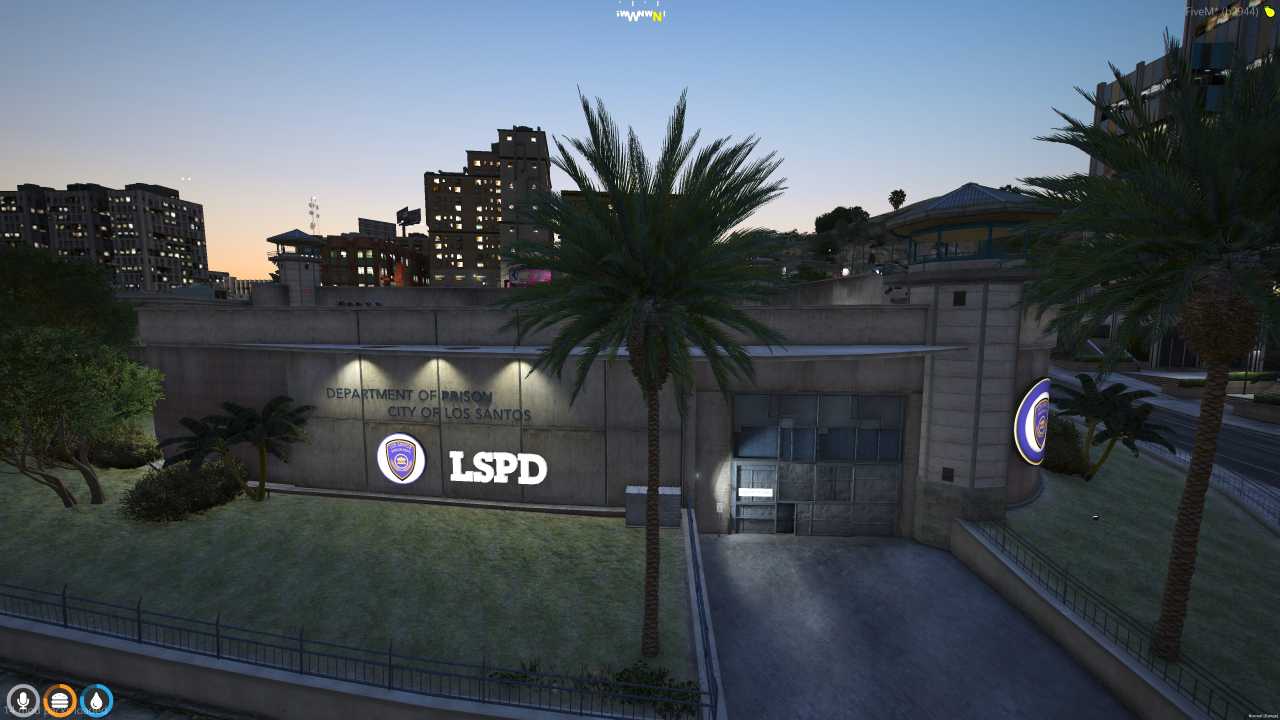Viewport: 1280px width, 720px height.
Task: Toggle voice chat via the mic indicator
Action: pyautogui.click(x=22, y=700)
